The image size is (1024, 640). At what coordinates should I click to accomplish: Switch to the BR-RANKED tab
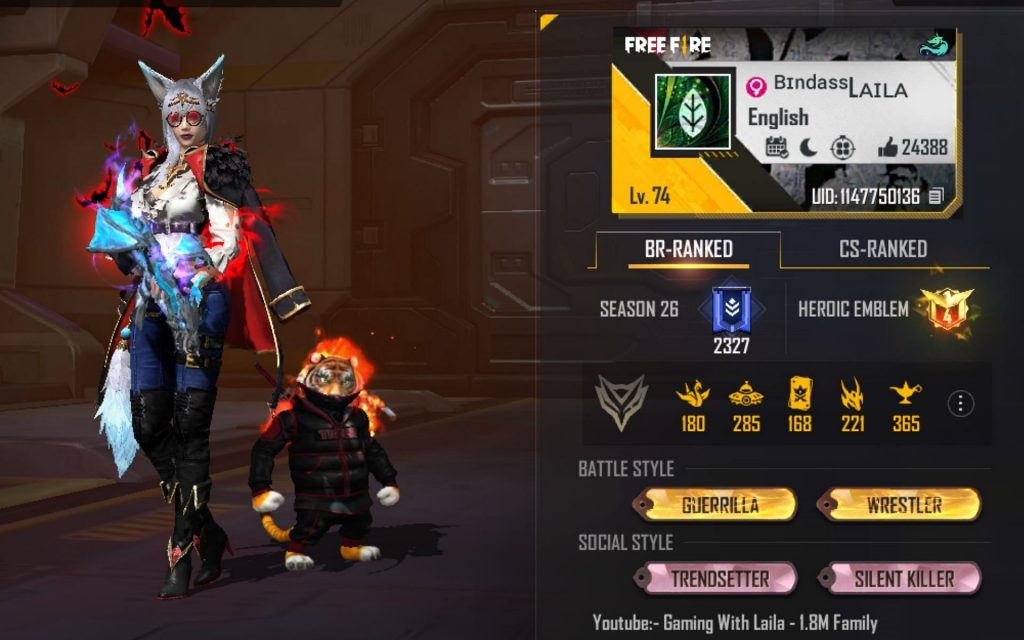pyautogui.click(x=688, y=249)
